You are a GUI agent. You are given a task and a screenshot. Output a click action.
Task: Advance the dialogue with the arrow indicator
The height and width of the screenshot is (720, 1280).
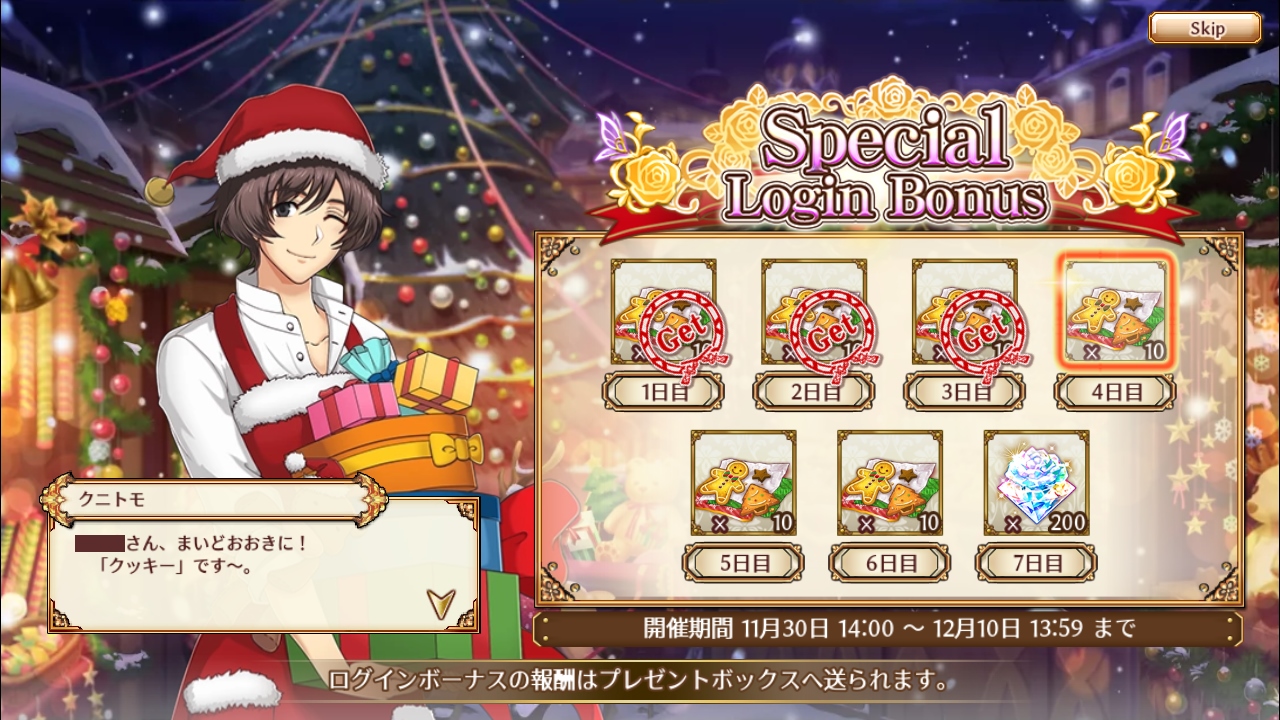439,601
